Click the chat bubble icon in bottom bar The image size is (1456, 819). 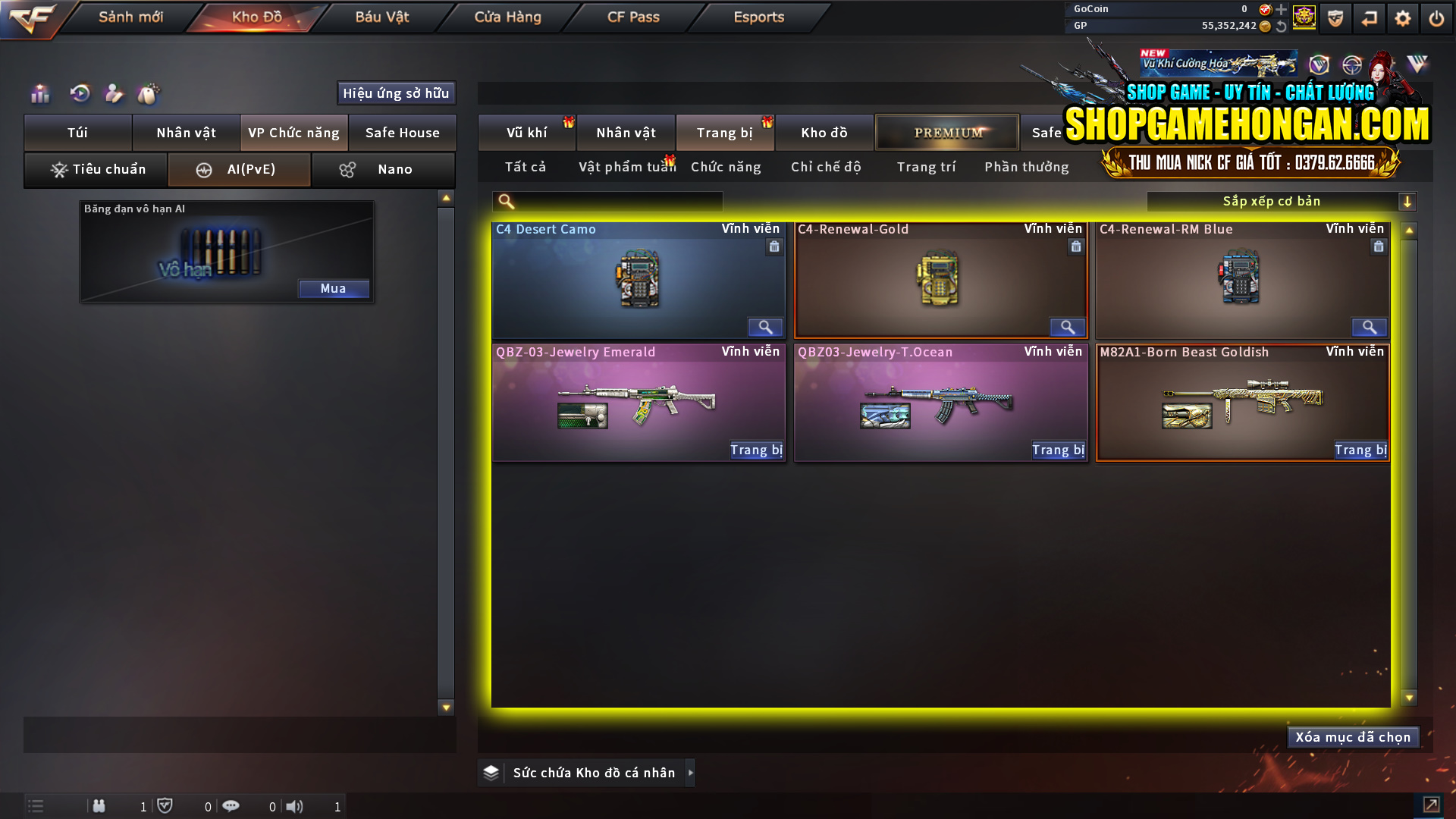[x=231, y=806]
